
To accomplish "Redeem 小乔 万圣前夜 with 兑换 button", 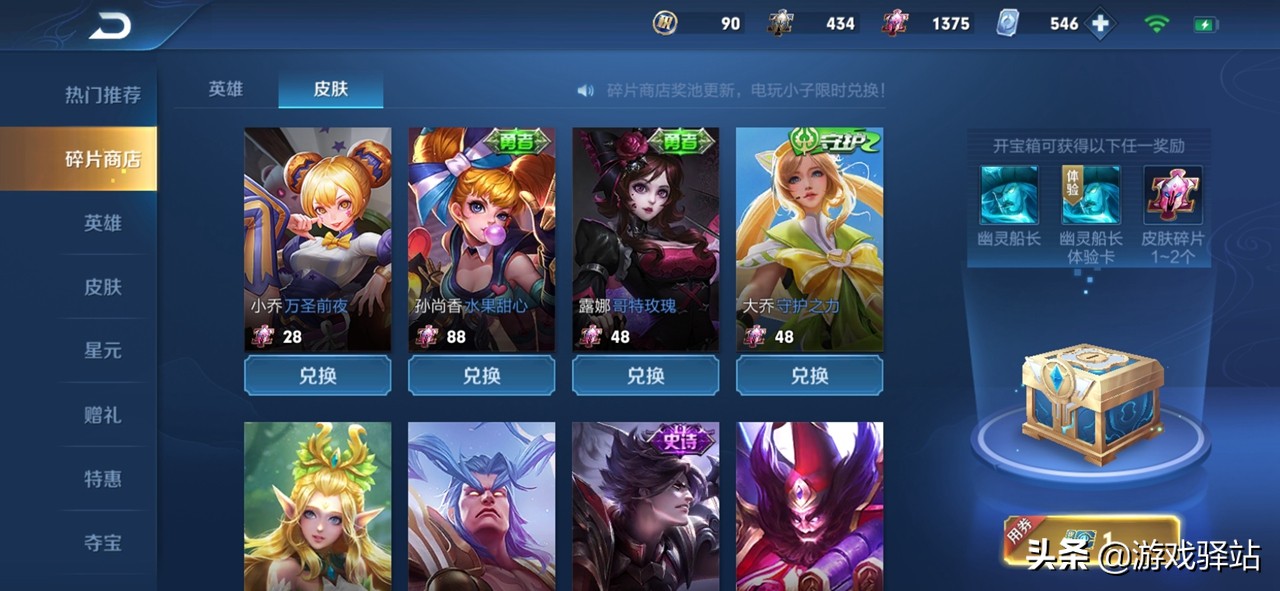I will point(317,376).
